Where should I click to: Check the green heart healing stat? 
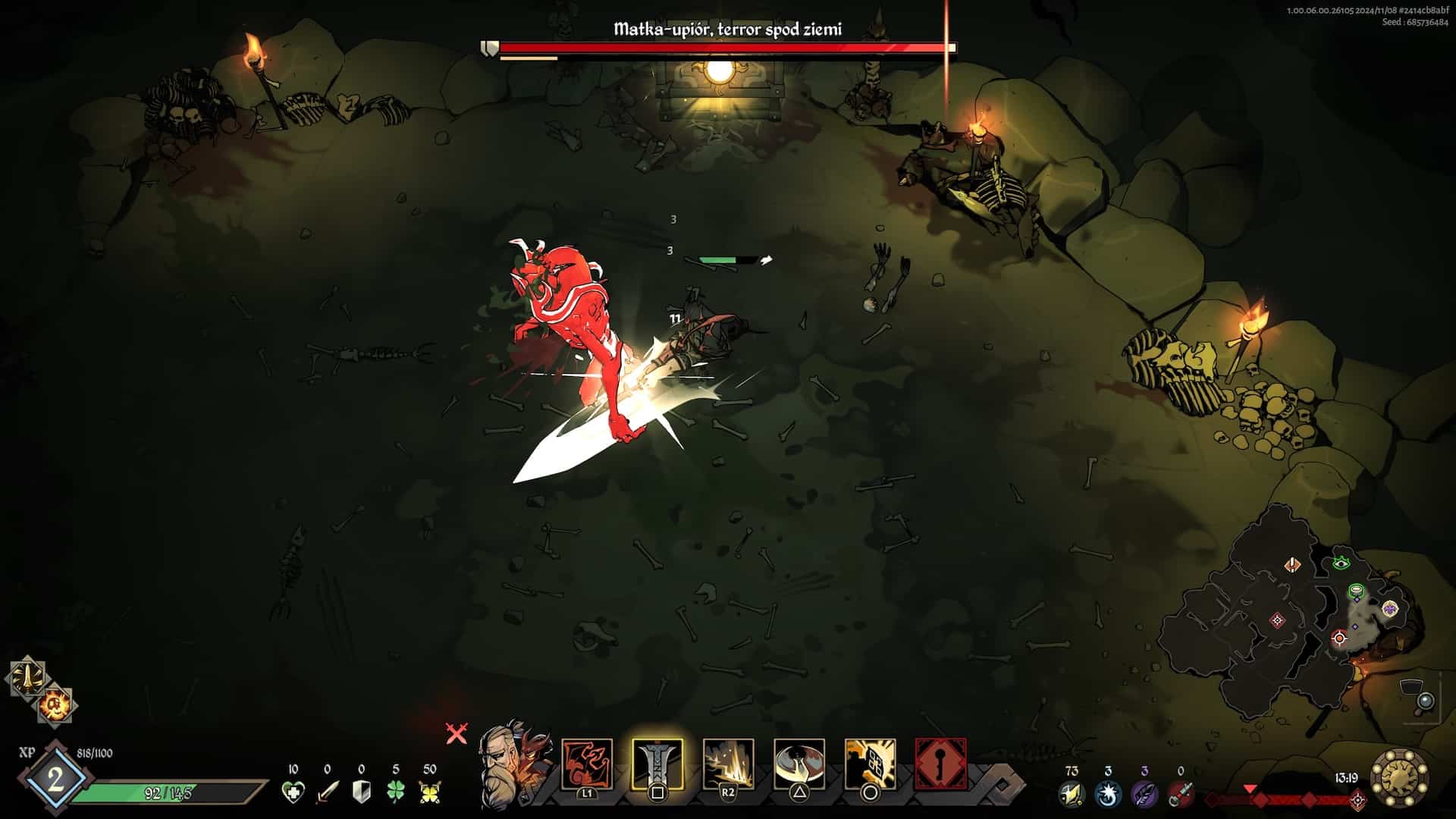pos(293,792)
